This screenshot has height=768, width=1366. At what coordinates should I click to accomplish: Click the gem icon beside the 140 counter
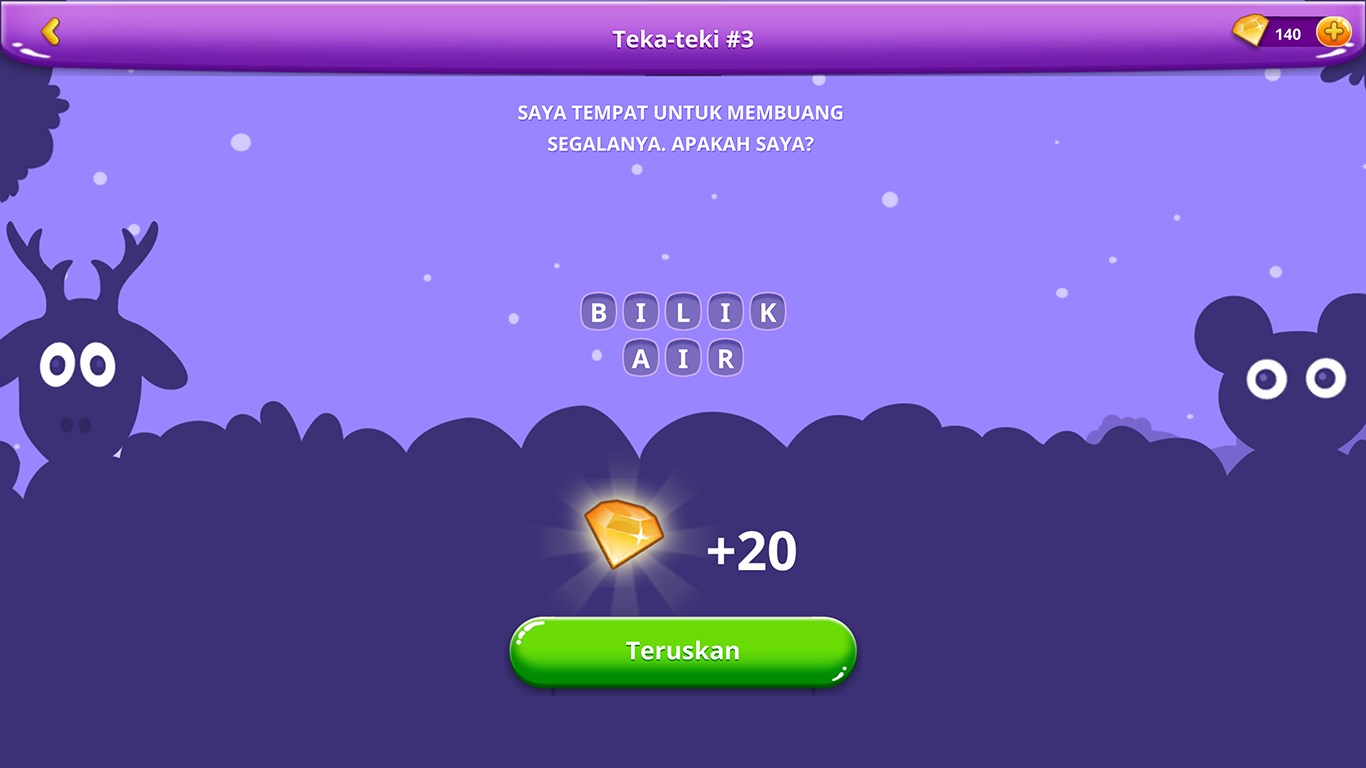coord(1253,31)
